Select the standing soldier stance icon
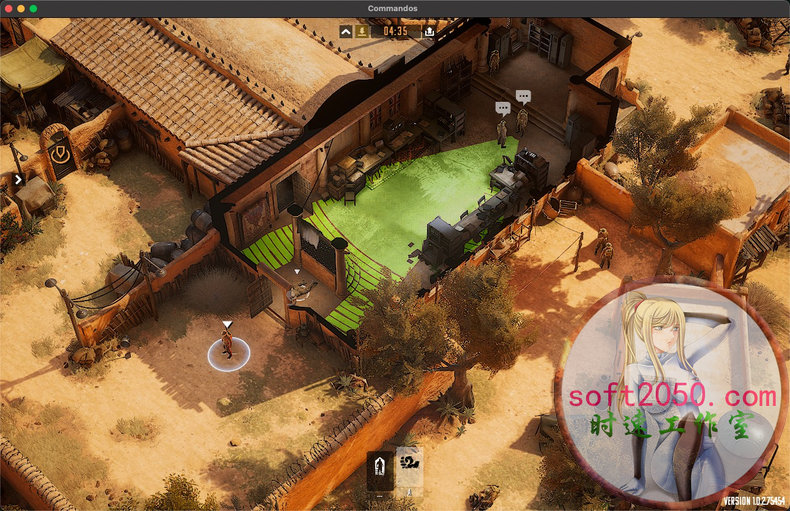The width and height of the screenshot is (790, 511). click(x=380, y=467)
